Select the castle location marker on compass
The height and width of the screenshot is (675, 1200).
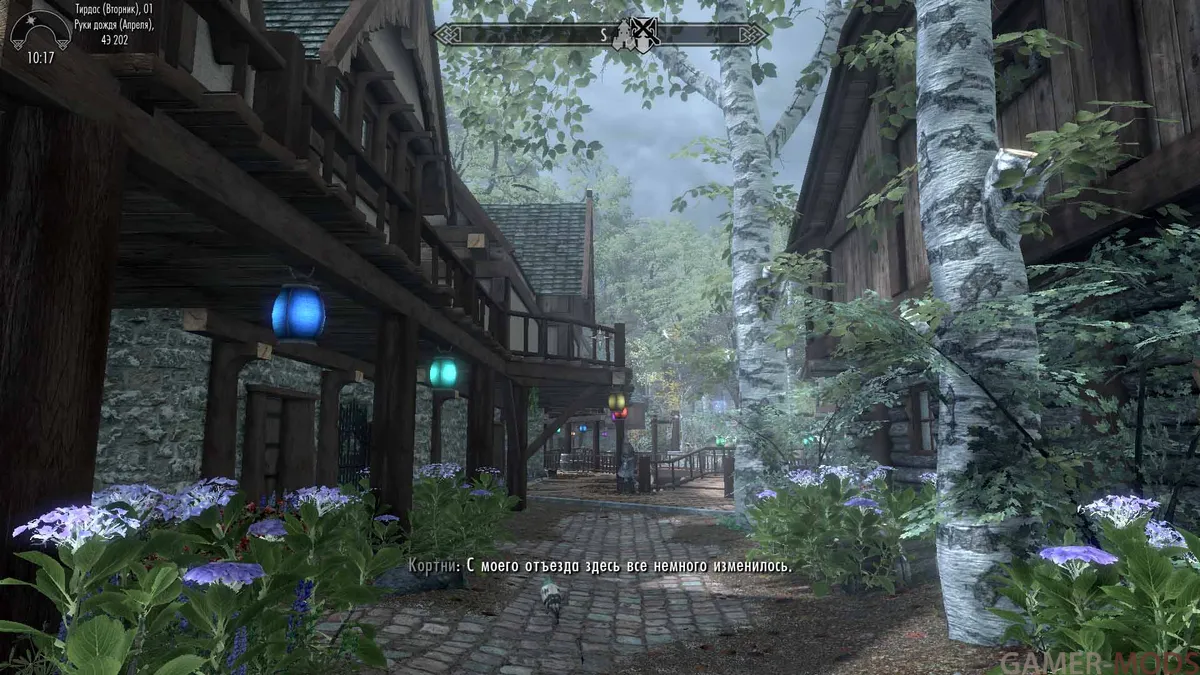625,34
